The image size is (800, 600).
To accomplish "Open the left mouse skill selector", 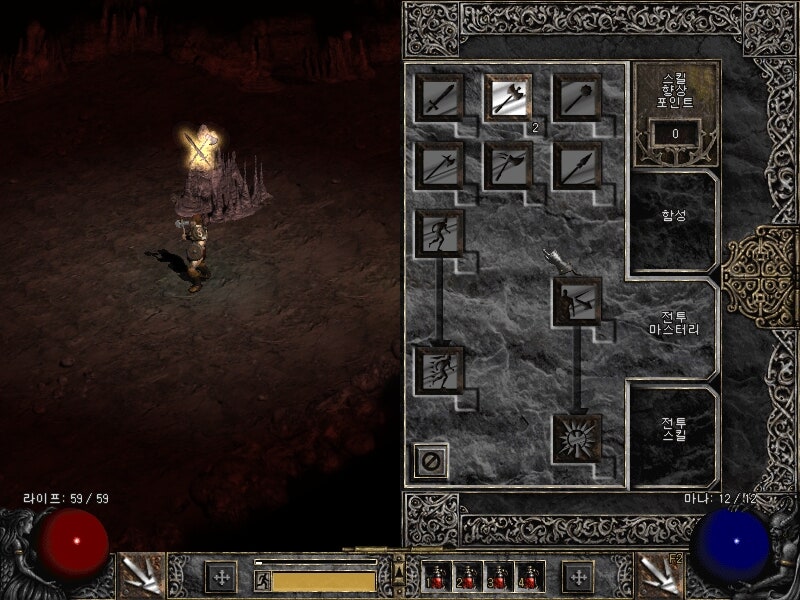I will point(138,575).
